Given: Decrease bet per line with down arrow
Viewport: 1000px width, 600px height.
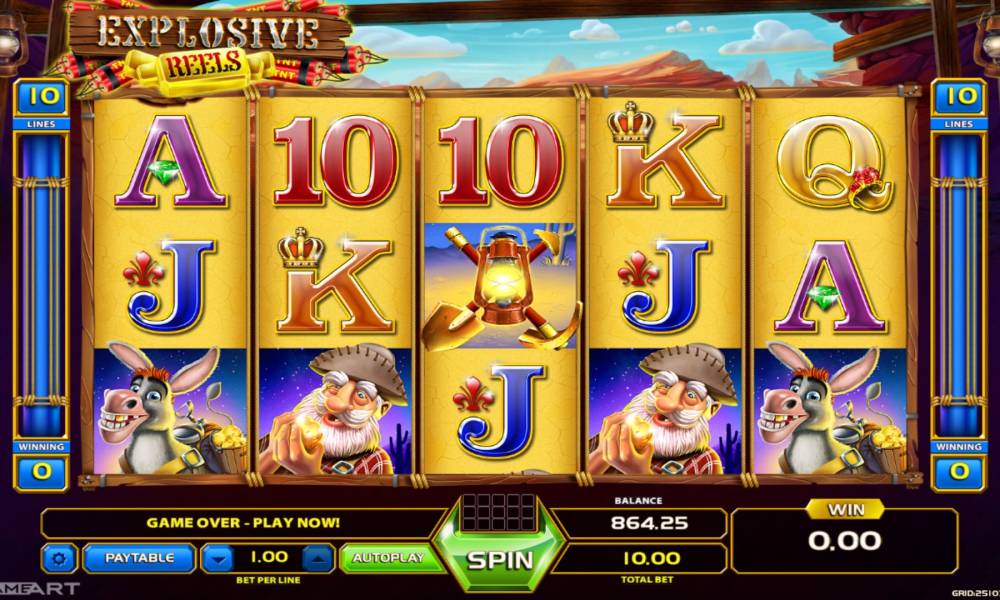Looking at the screenshot, I should (219, 558).
